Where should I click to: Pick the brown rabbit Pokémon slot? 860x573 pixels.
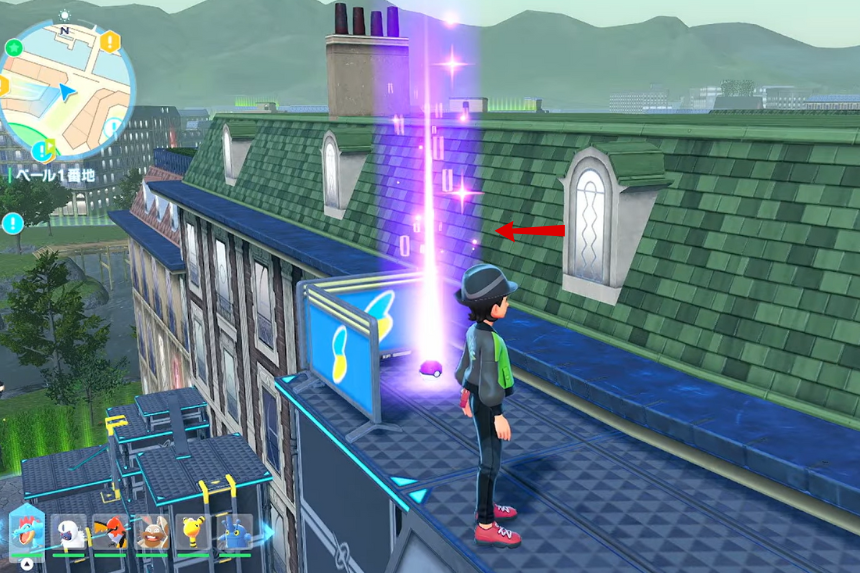click(x=151, y=533)
